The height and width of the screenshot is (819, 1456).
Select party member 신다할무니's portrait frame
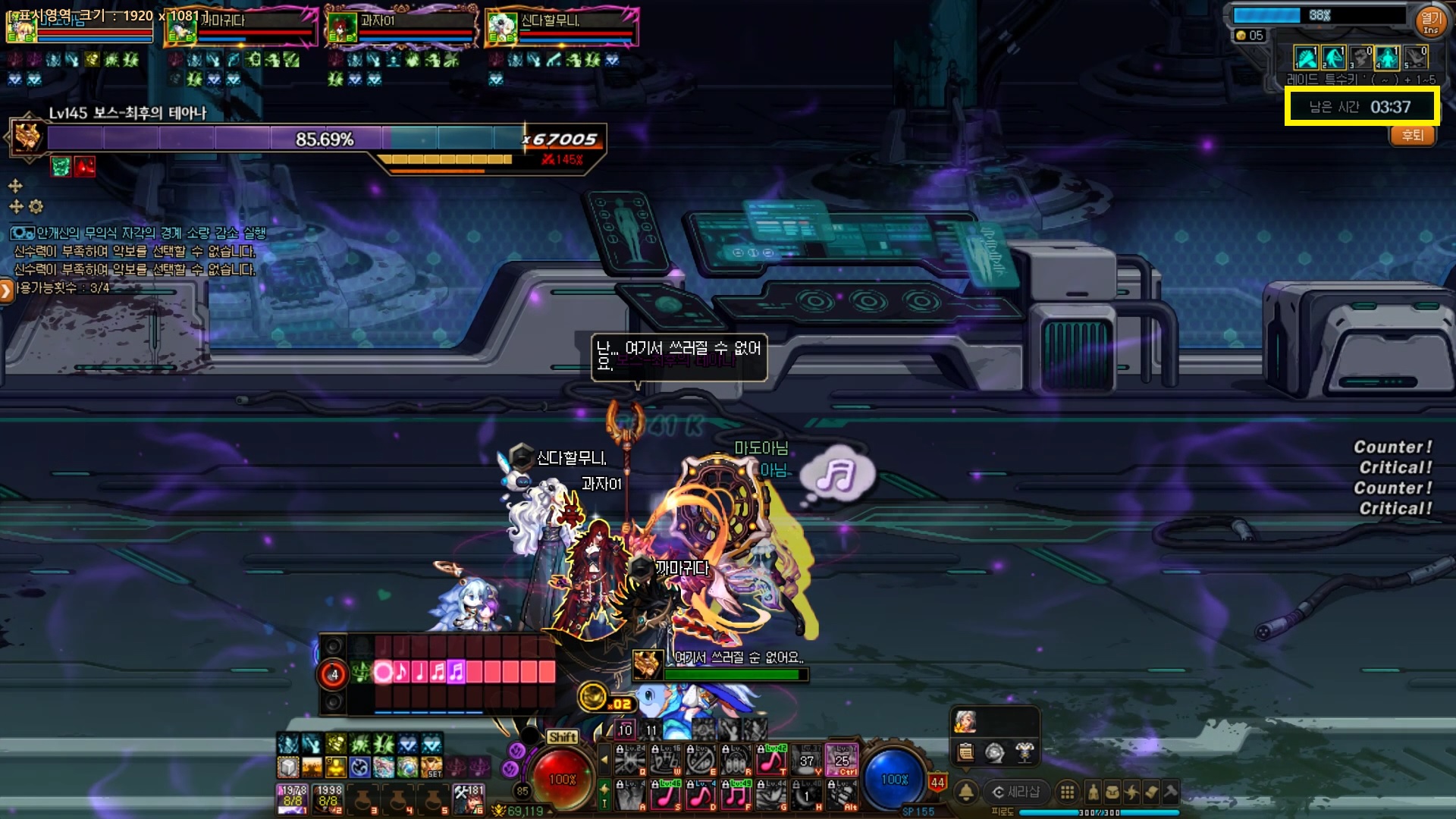point(563,27)
